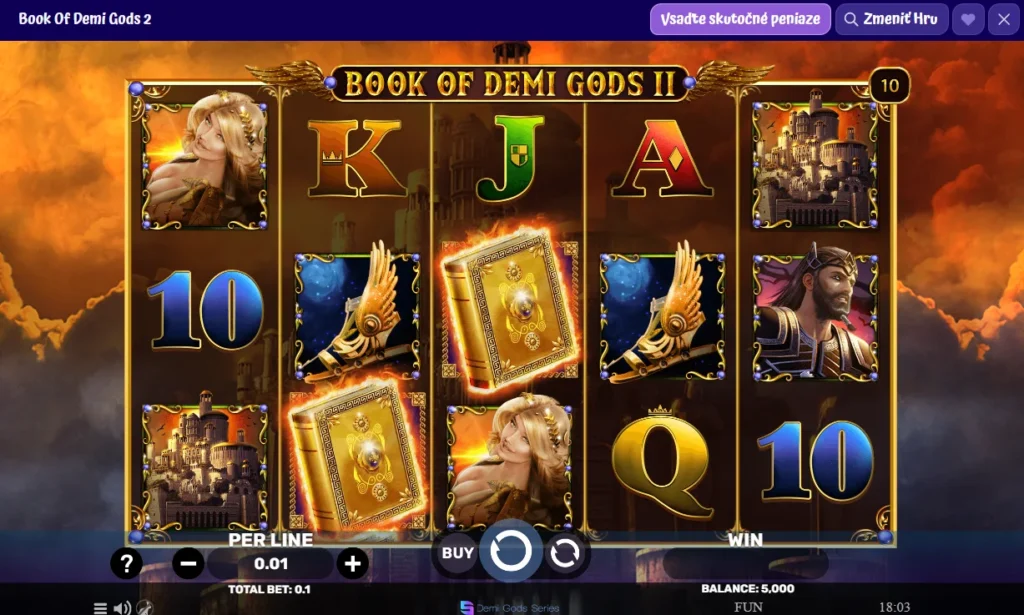Screen dimensions: 1024x615
Task: Open the BUY feature option
Action: click(458, 552)
